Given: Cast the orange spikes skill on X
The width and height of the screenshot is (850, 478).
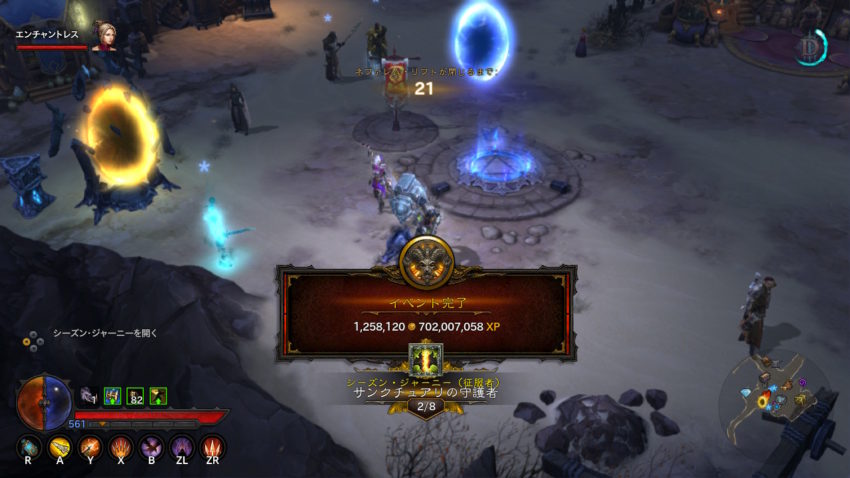Looking at the screenshot, I should [x=122, y=447].
